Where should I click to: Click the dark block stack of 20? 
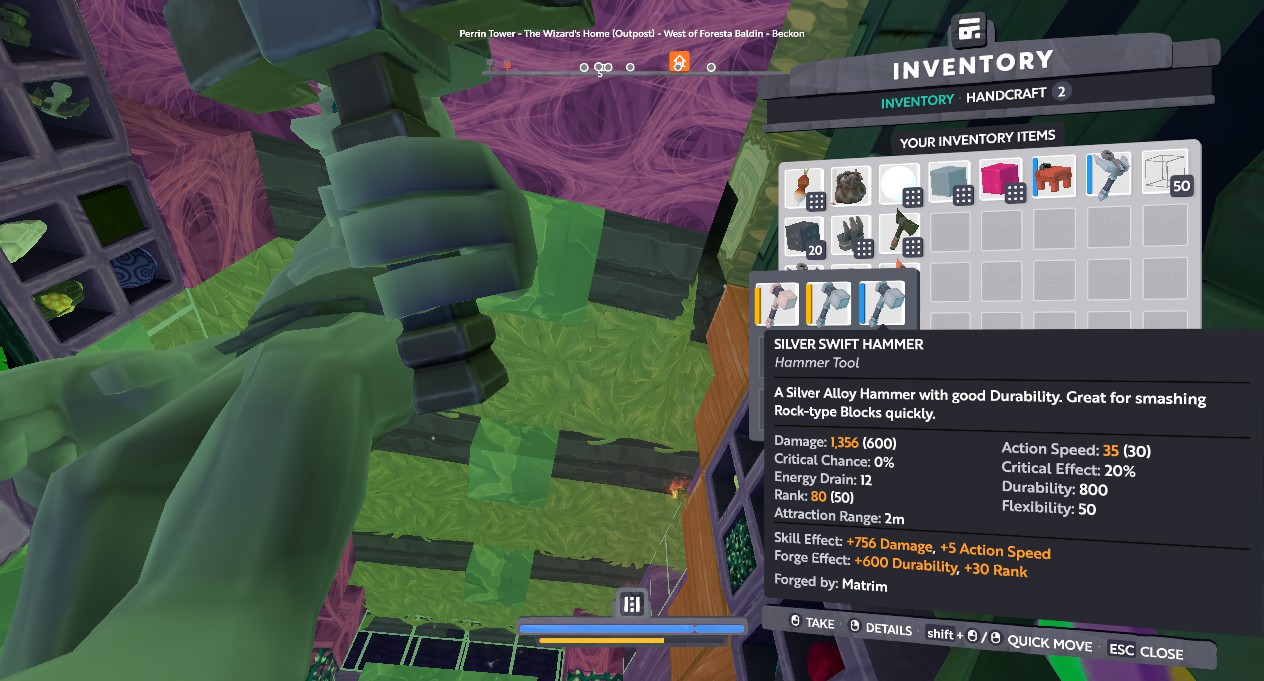805,238
